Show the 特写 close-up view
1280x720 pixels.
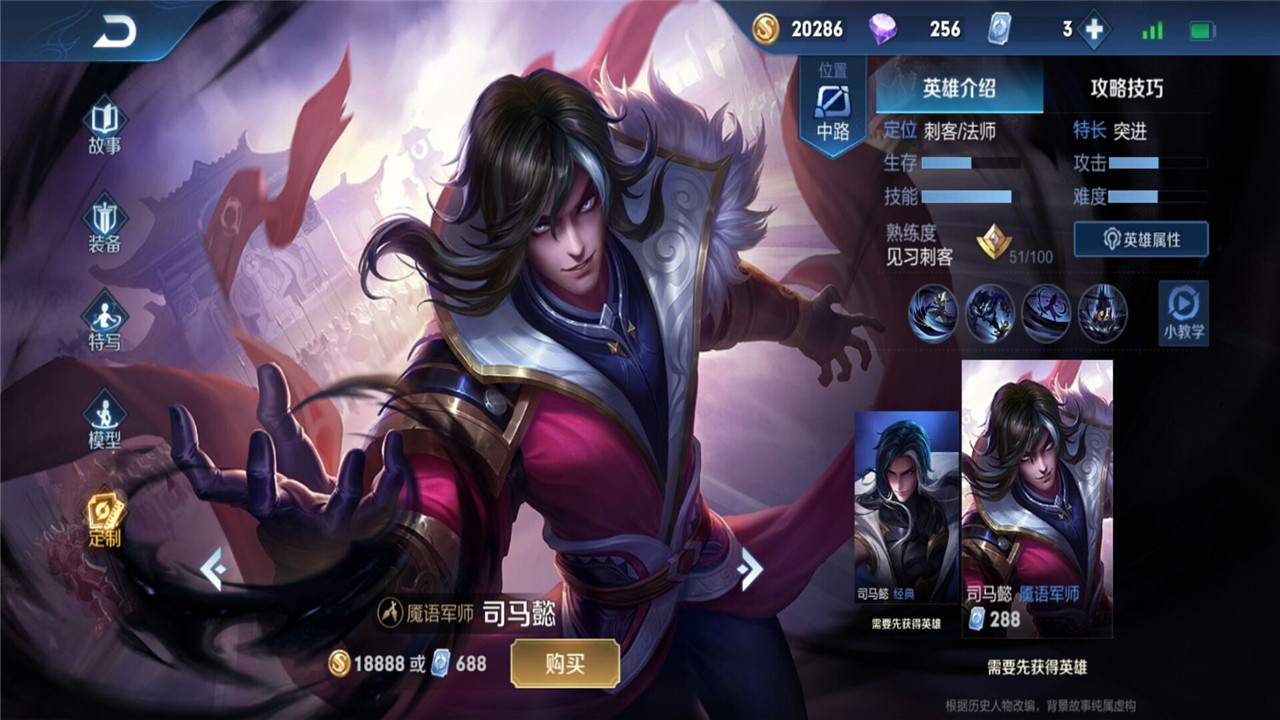coord(104,320)
